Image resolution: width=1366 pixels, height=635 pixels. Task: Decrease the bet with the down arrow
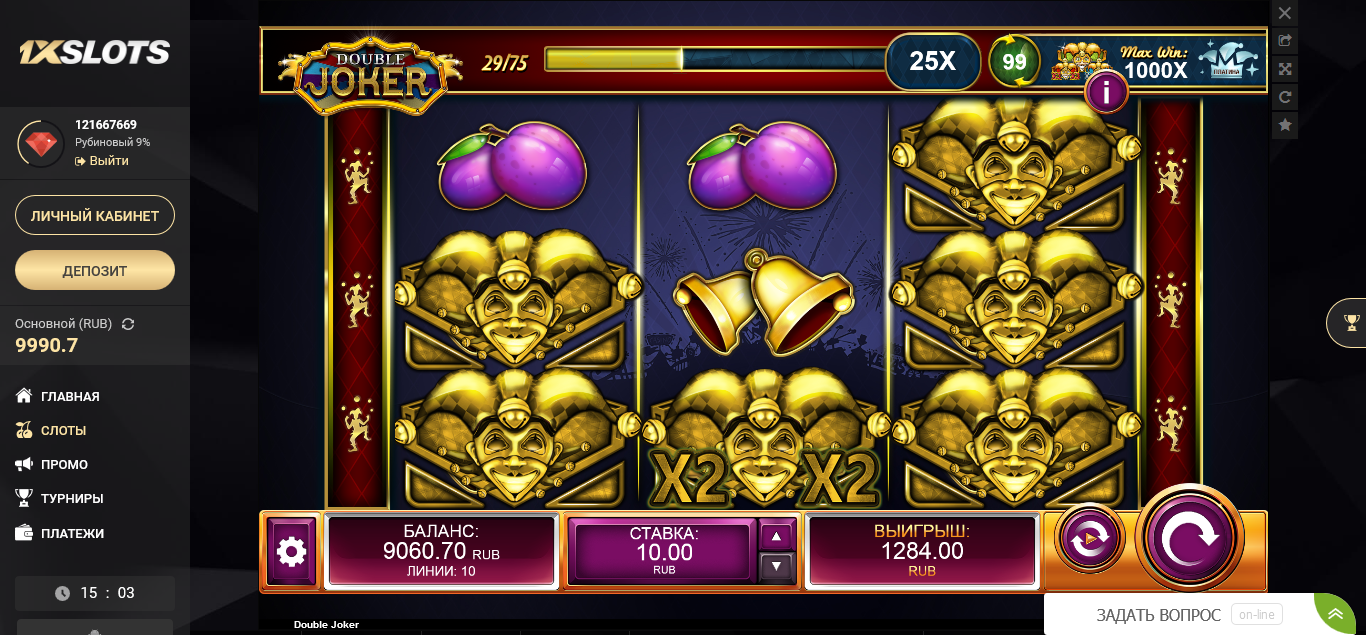[777, 566]
